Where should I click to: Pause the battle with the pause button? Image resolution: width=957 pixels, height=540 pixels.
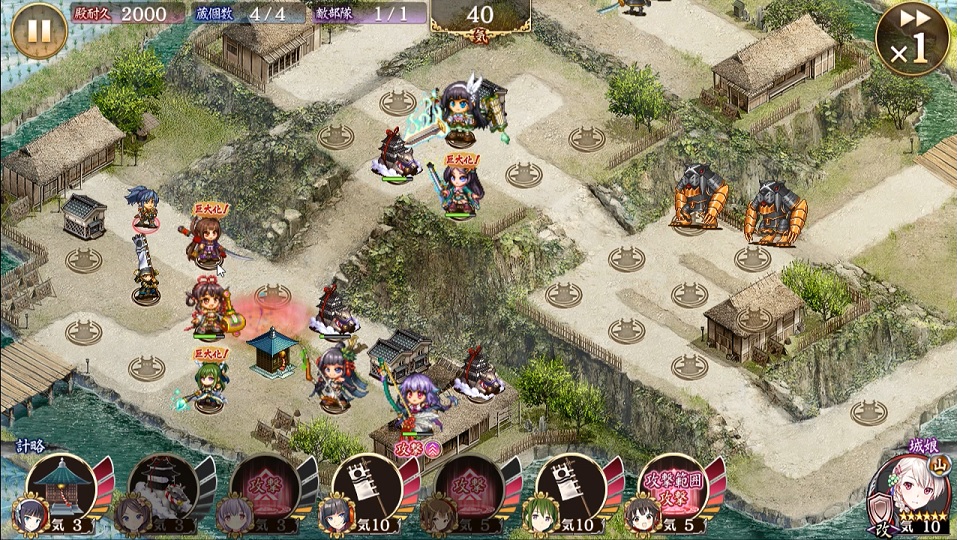(38, 30)
